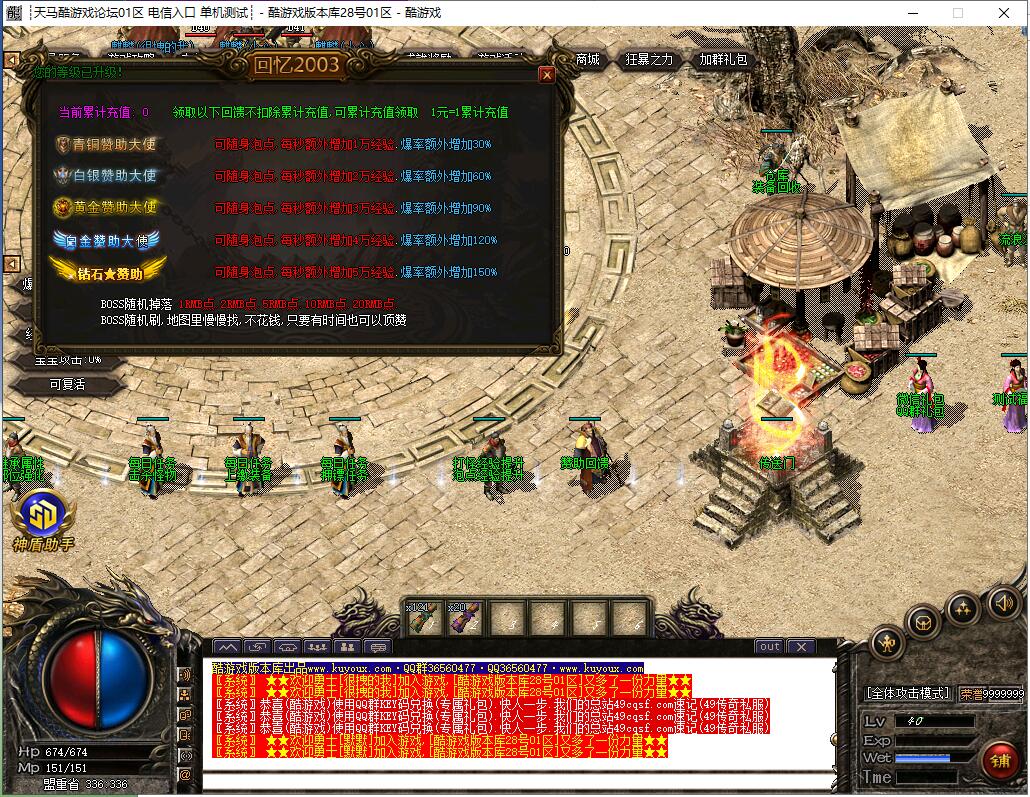1030x797 pixels.
Task: Toggle the speaker sound button
Action: (1002, 602)
